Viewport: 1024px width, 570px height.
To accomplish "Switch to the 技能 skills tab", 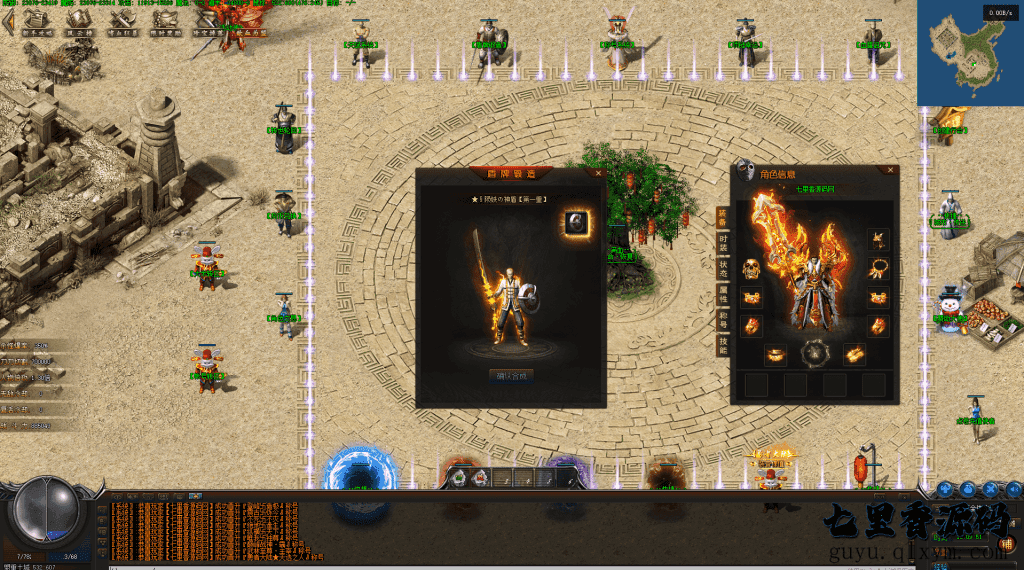I will tap(722, 346).
